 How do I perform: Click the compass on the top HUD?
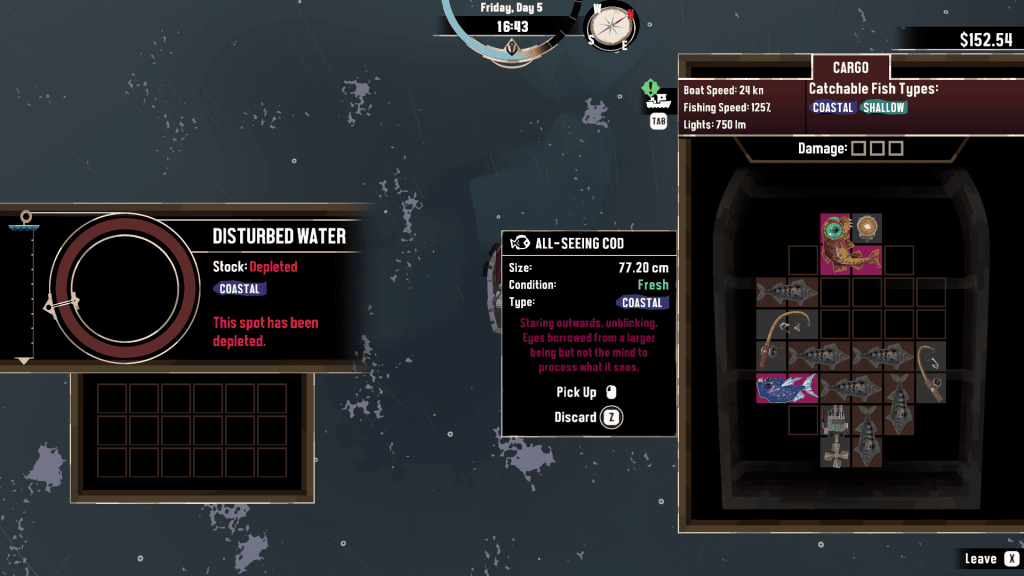click(611, 25)
